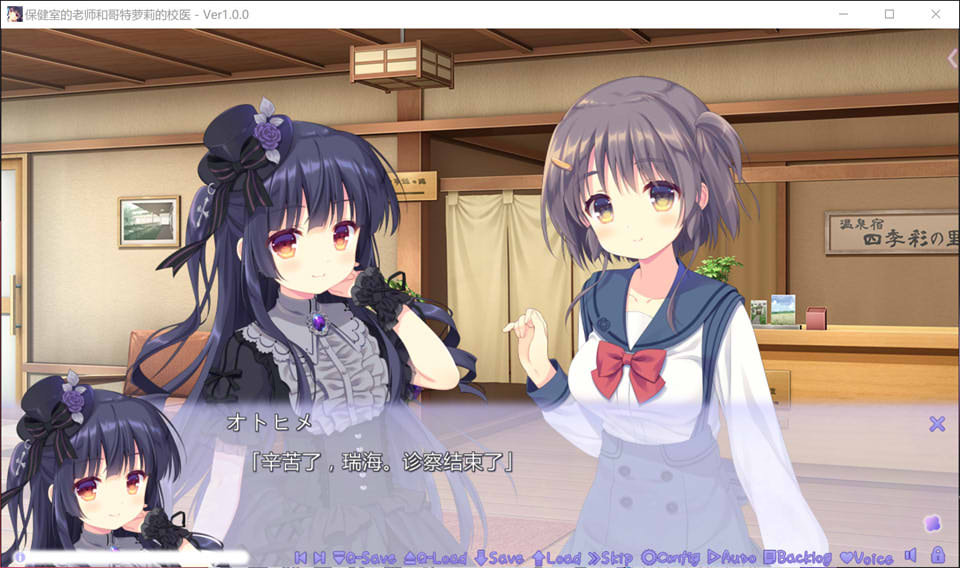Click the Q-Save quick save button
960x568 pixels.
(x=363, y=558)
